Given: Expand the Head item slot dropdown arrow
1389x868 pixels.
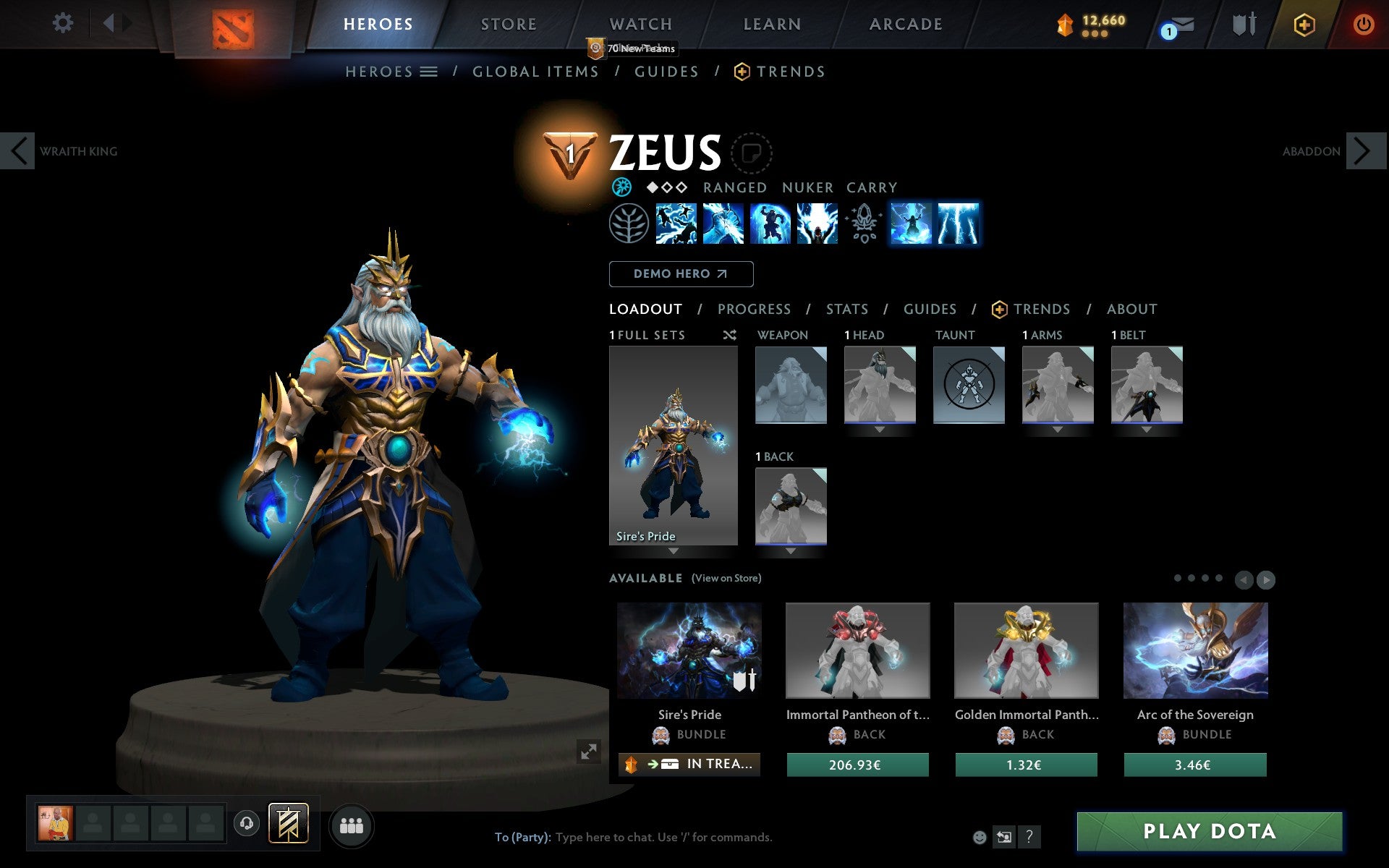Looking at the screenshot, I should pyautogui.click(x=878, y=428).
